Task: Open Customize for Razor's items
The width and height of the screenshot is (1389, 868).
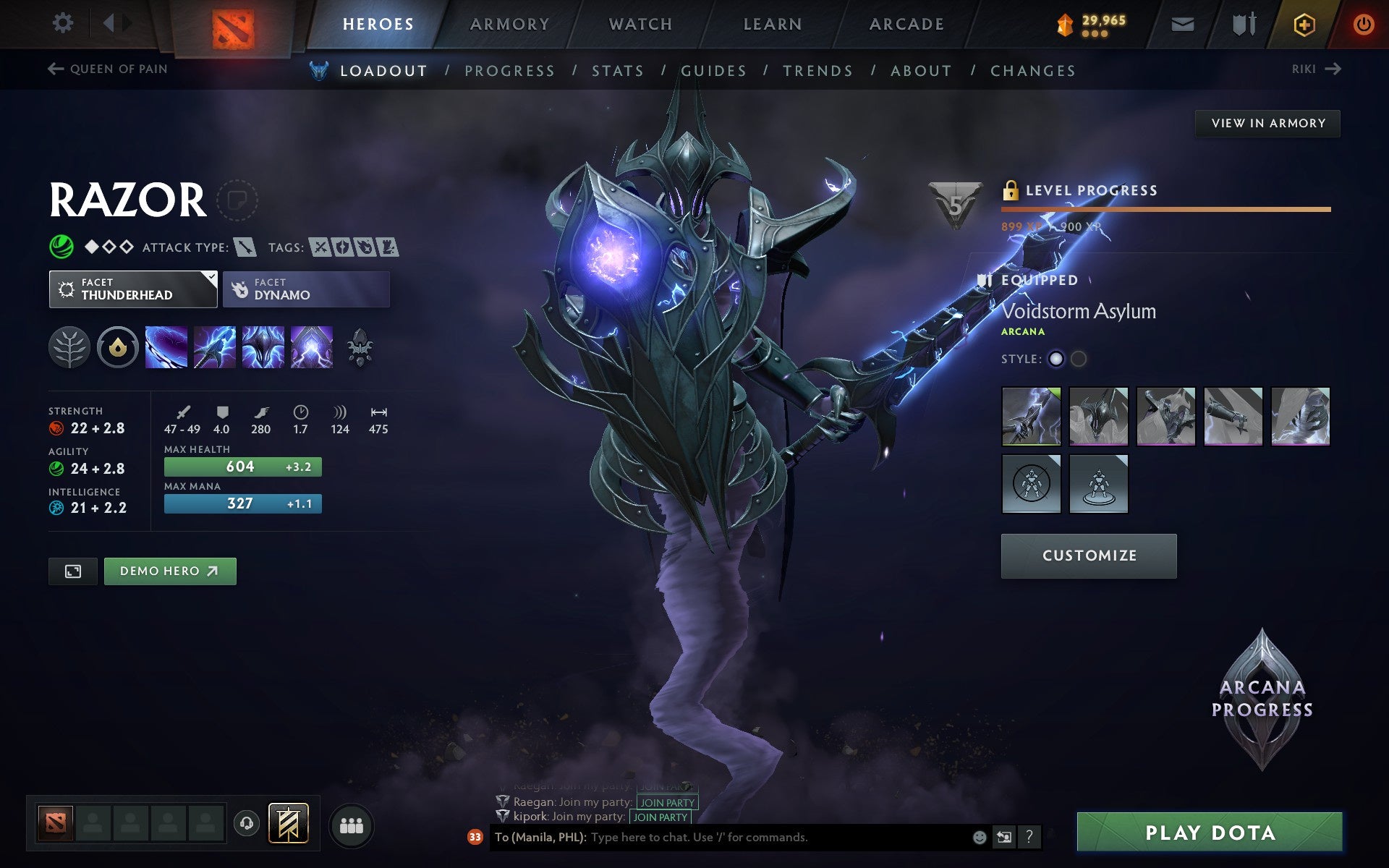Action: (x=1088, y=556)
